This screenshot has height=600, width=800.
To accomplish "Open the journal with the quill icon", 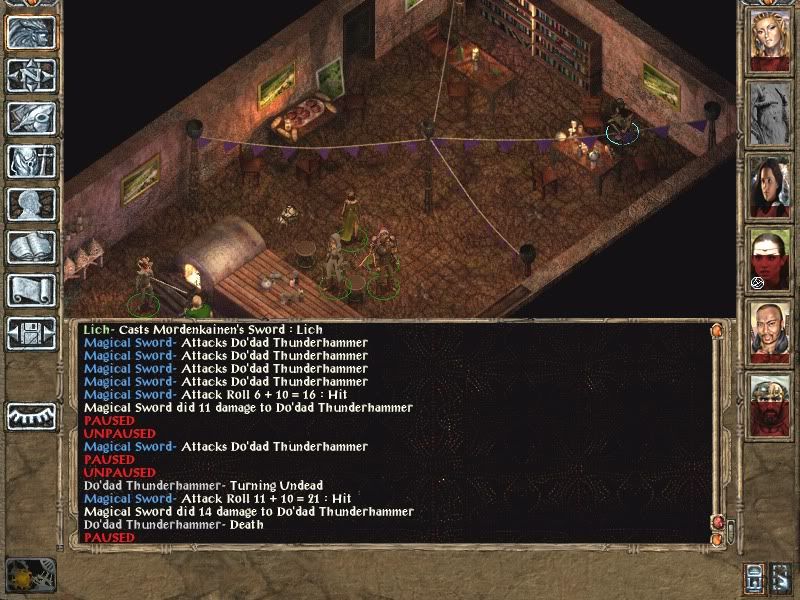I will point(31,117).
